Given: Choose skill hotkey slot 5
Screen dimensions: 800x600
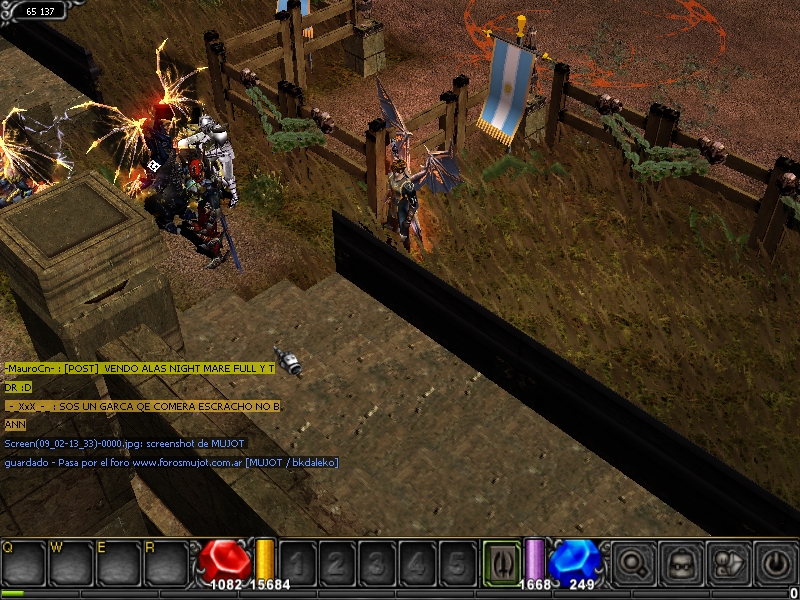Looking at the screenshot, I should pyautogui.click(x=457, y=563).
